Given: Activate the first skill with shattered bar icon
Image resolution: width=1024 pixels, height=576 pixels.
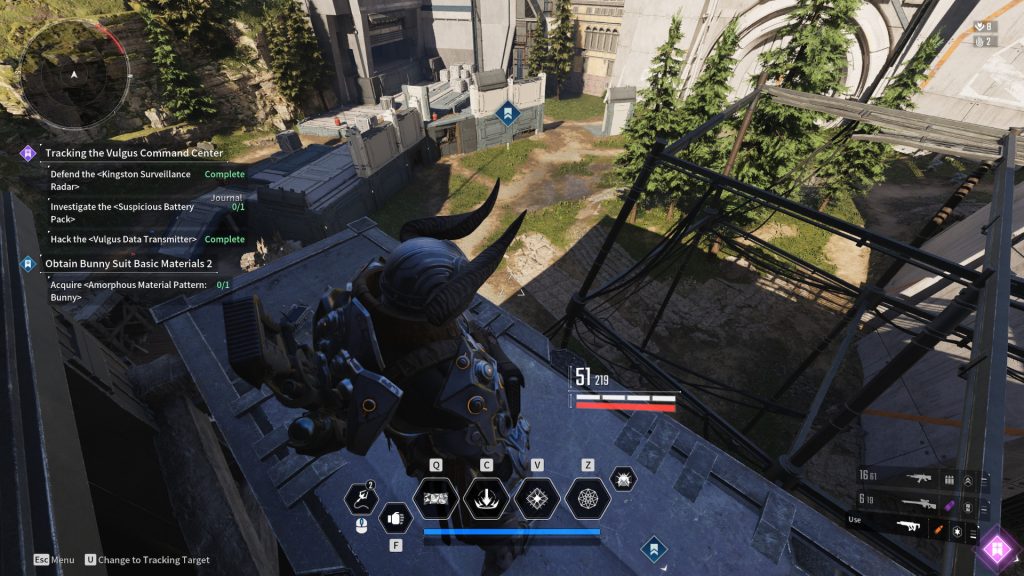Looking at the screenshot, I should tap(436, 498).
